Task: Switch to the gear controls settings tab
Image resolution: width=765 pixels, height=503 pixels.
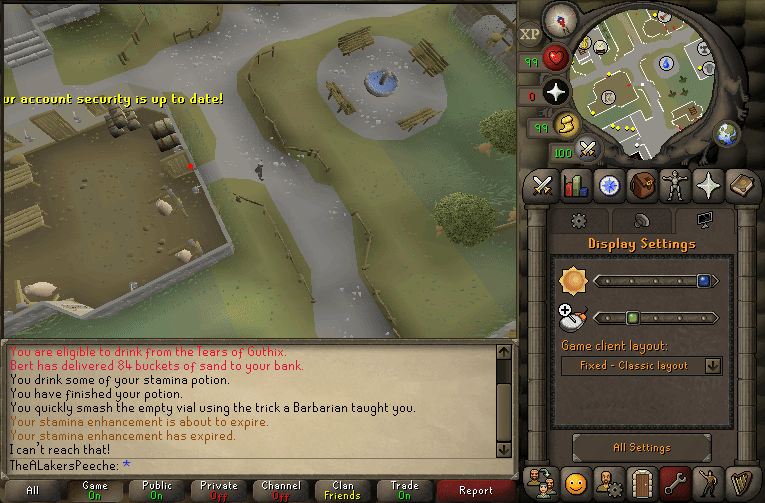Action: [578, 220]
